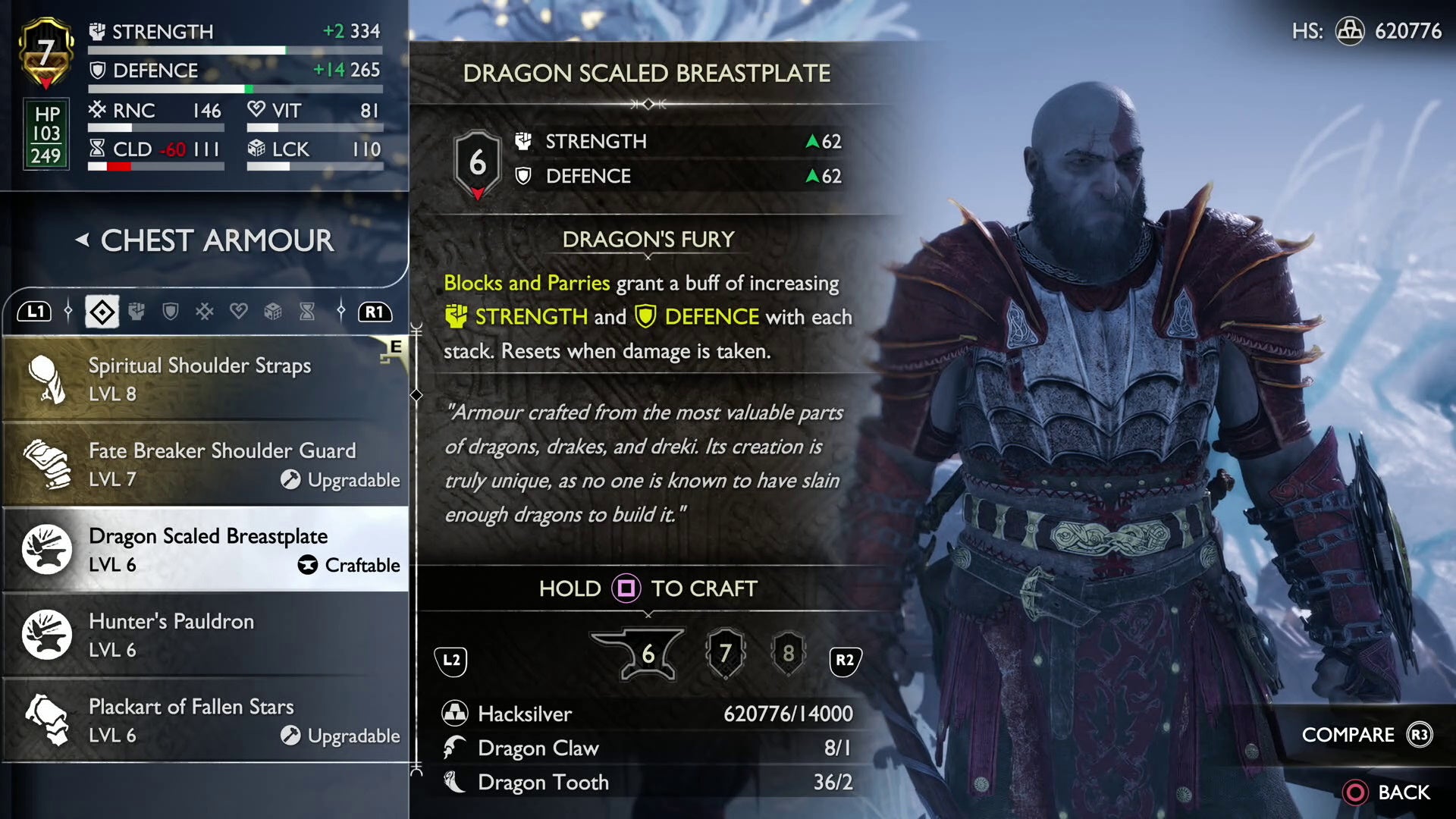Image resolution: width=1456 pixels, height=819 pixels.
Task: Select the Strength fist sort icon
Action: (x=137, y=311)
